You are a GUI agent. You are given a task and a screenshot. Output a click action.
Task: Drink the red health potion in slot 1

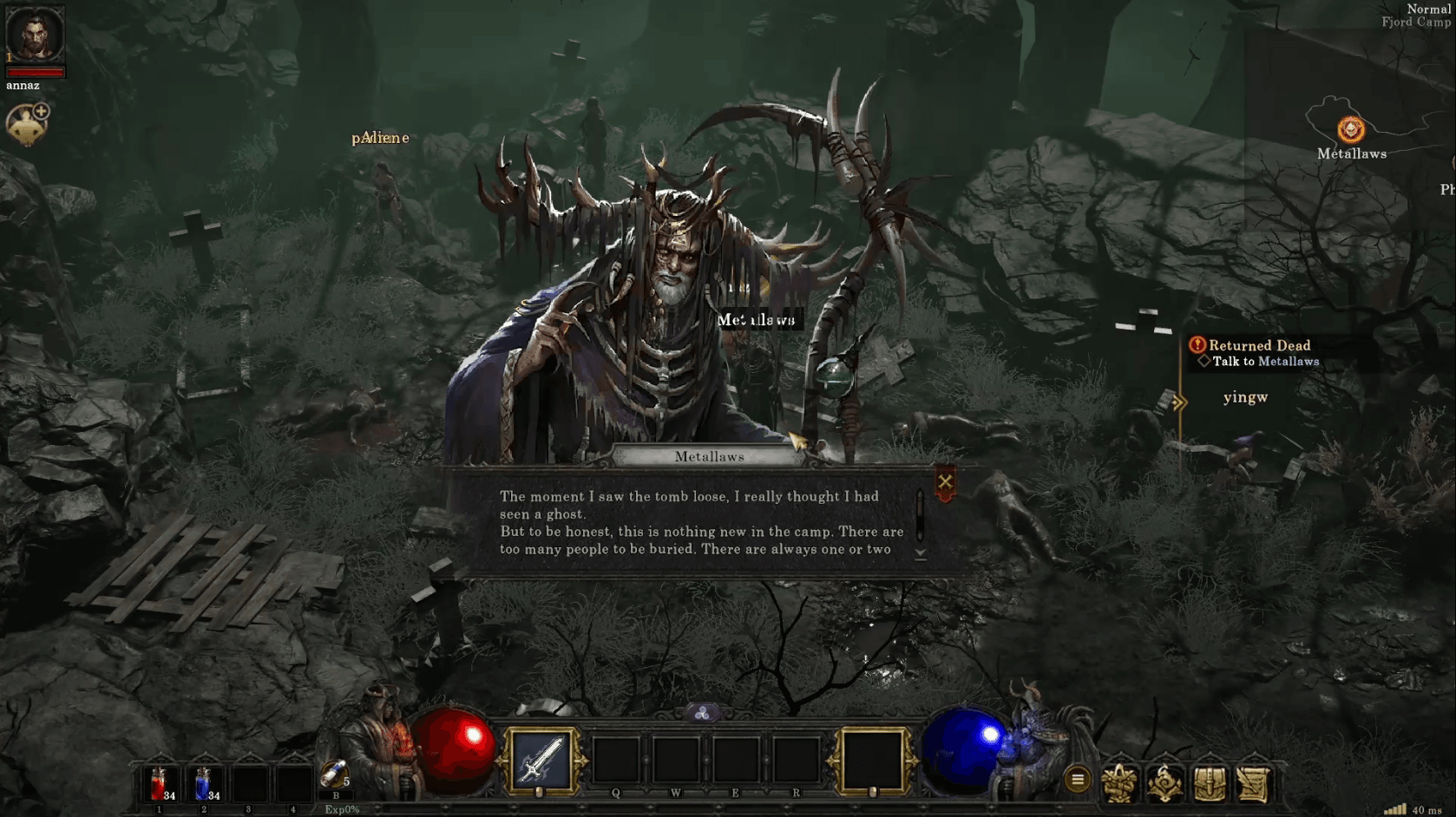[x=159, y=783]
